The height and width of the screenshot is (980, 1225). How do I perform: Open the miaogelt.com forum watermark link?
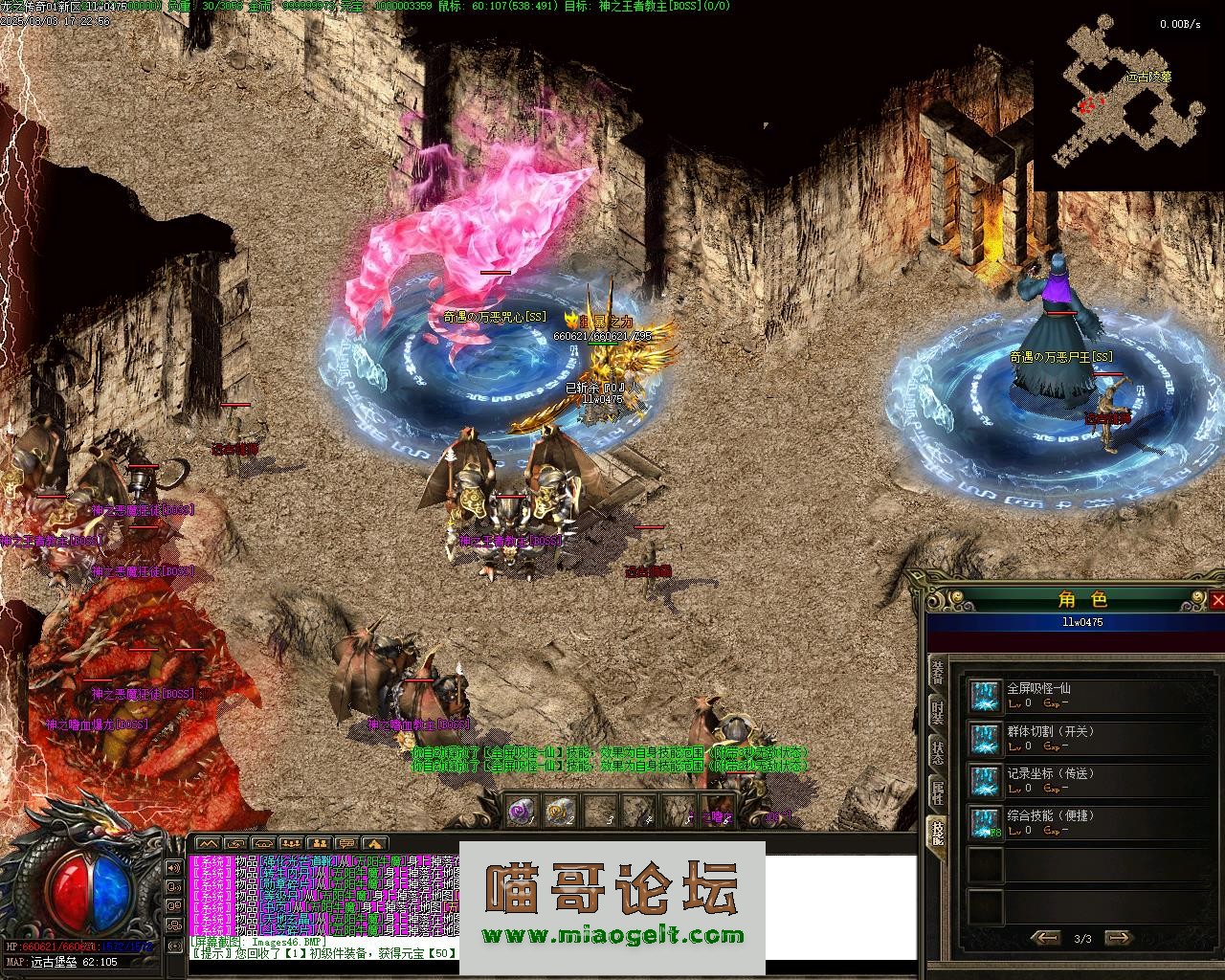coord(612,935)
